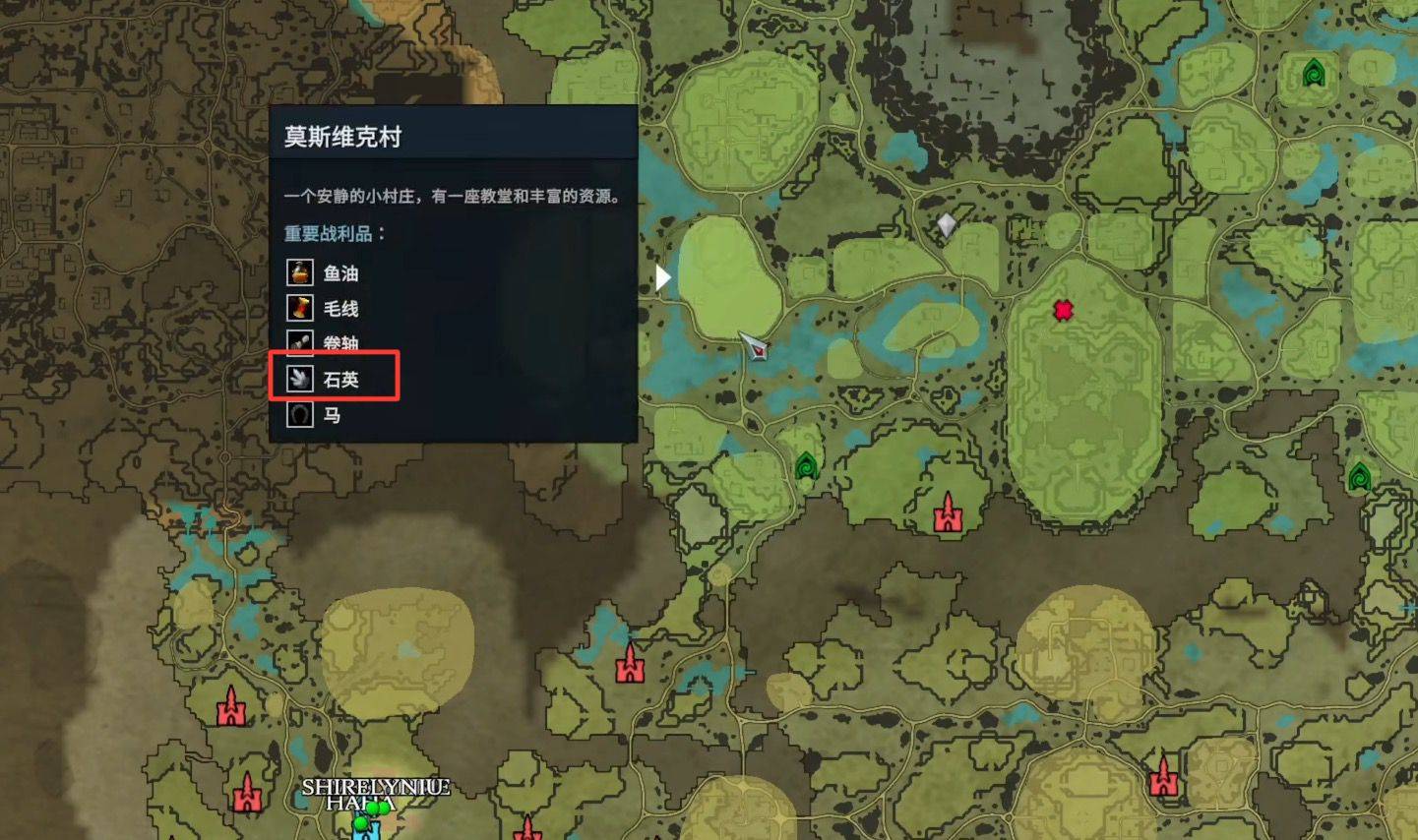This screenshot has height=840, width=1418.
Task: Select the red X destination marker
Action: point(1064,309)
